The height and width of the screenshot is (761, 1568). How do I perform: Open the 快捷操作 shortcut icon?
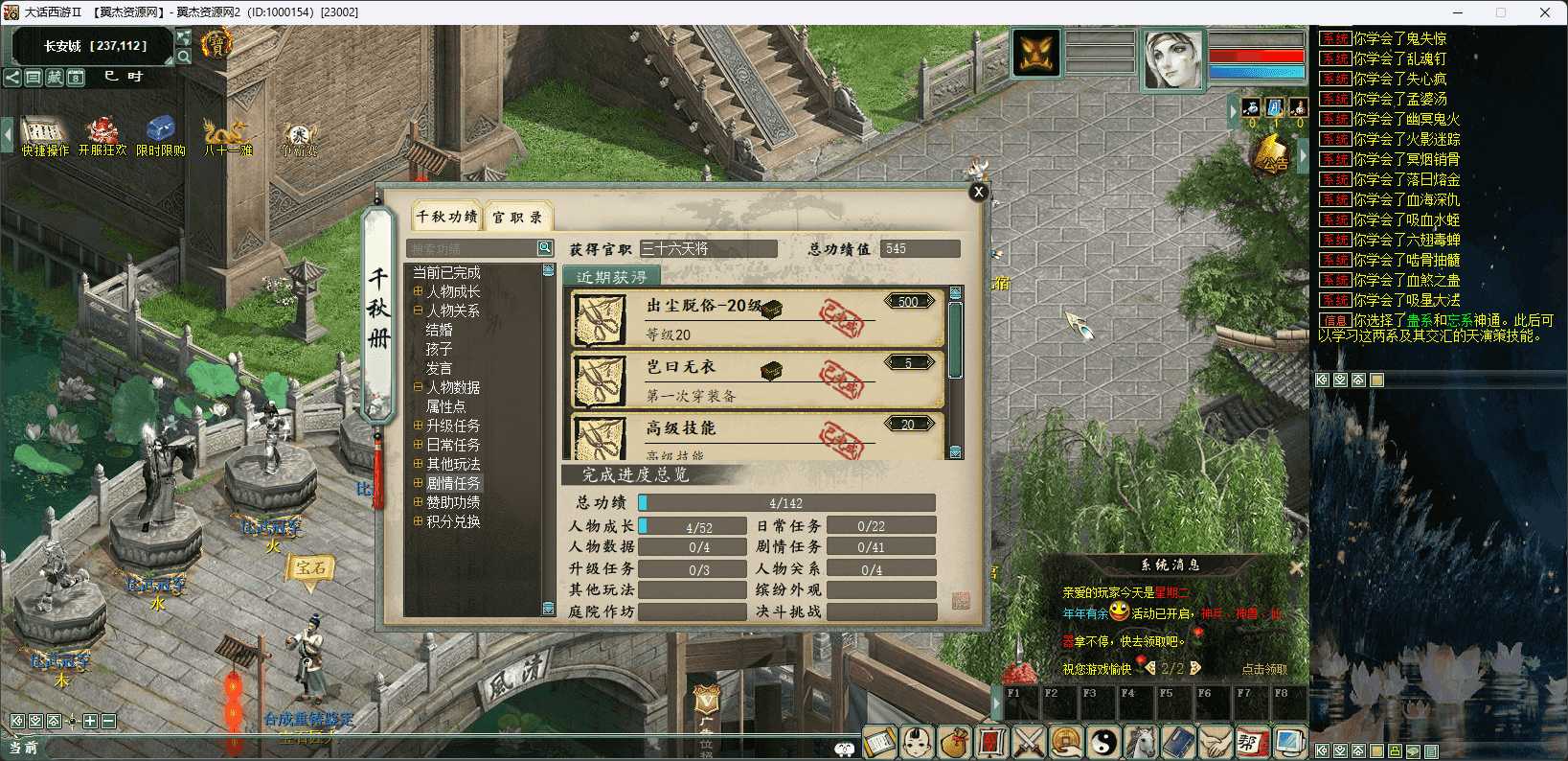tap(45, 135)
